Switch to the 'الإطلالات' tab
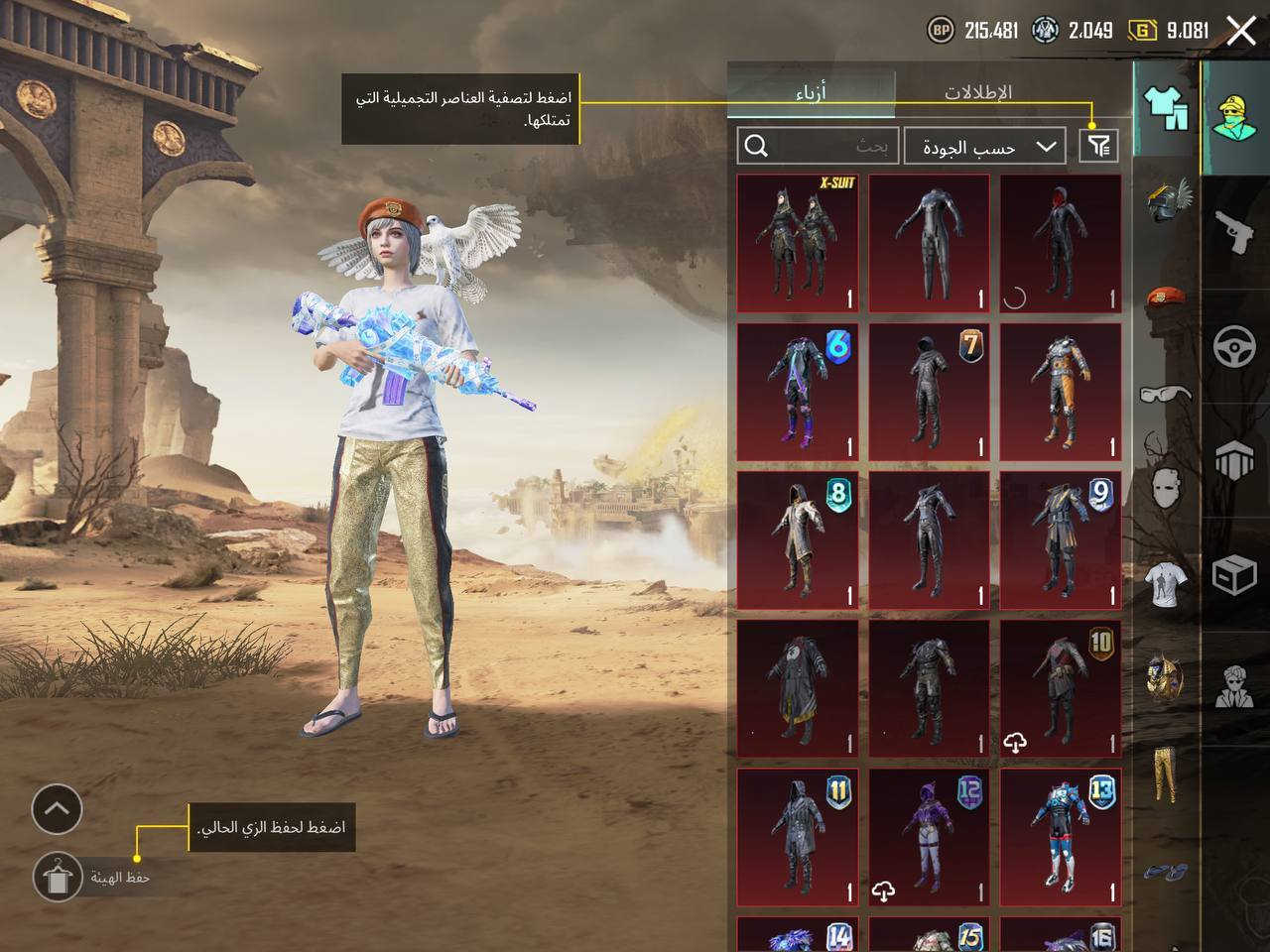The height and width of the screenshot is (952, 1270). click(x=977, y=90)
